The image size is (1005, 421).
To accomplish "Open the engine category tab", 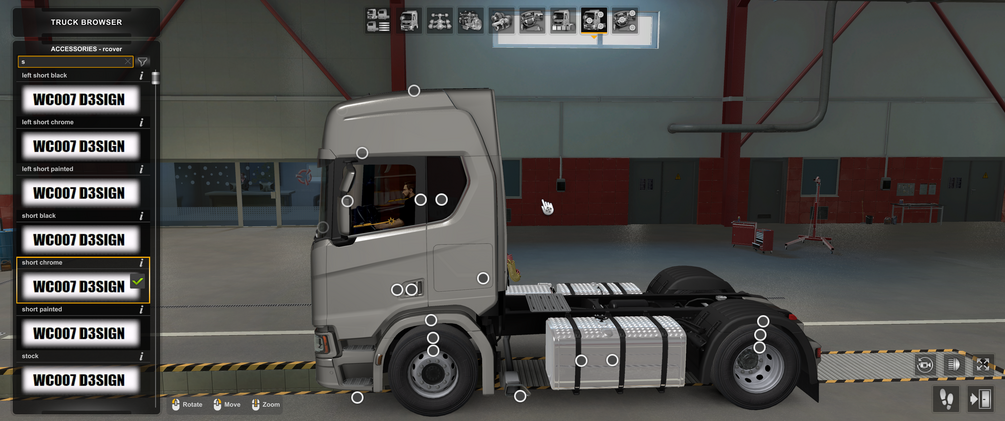I will click(471, 20).
